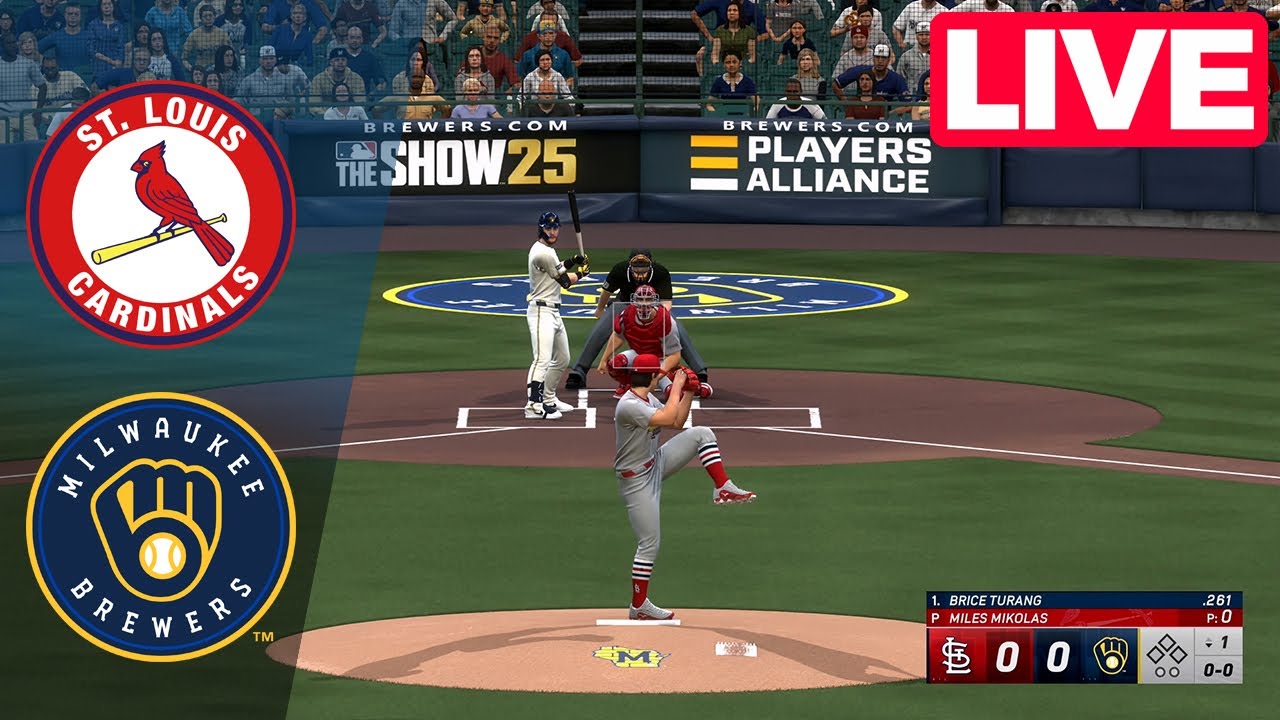The height and width of the screenshot is (720, 1280).
Task: Click the .261 batting average stat
Action: 1218,600
